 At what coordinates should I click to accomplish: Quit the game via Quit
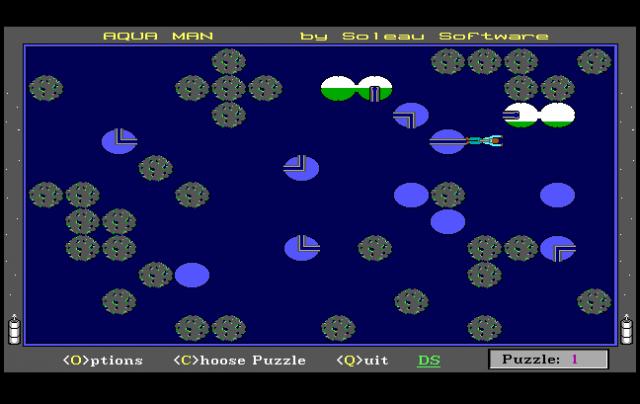(362, 360)
